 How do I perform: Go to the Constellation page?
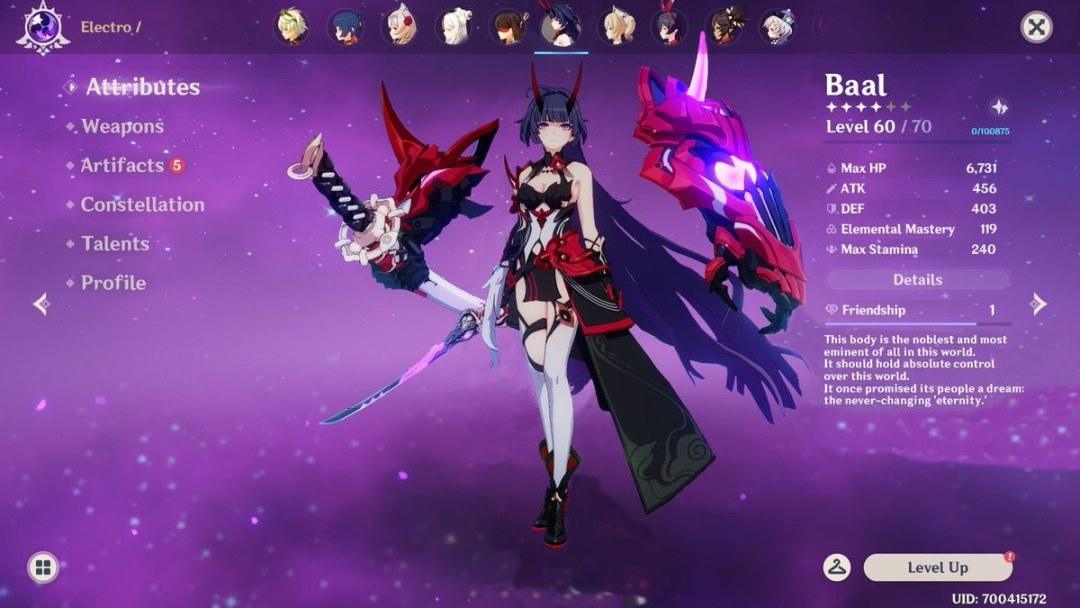pos(142,204)
